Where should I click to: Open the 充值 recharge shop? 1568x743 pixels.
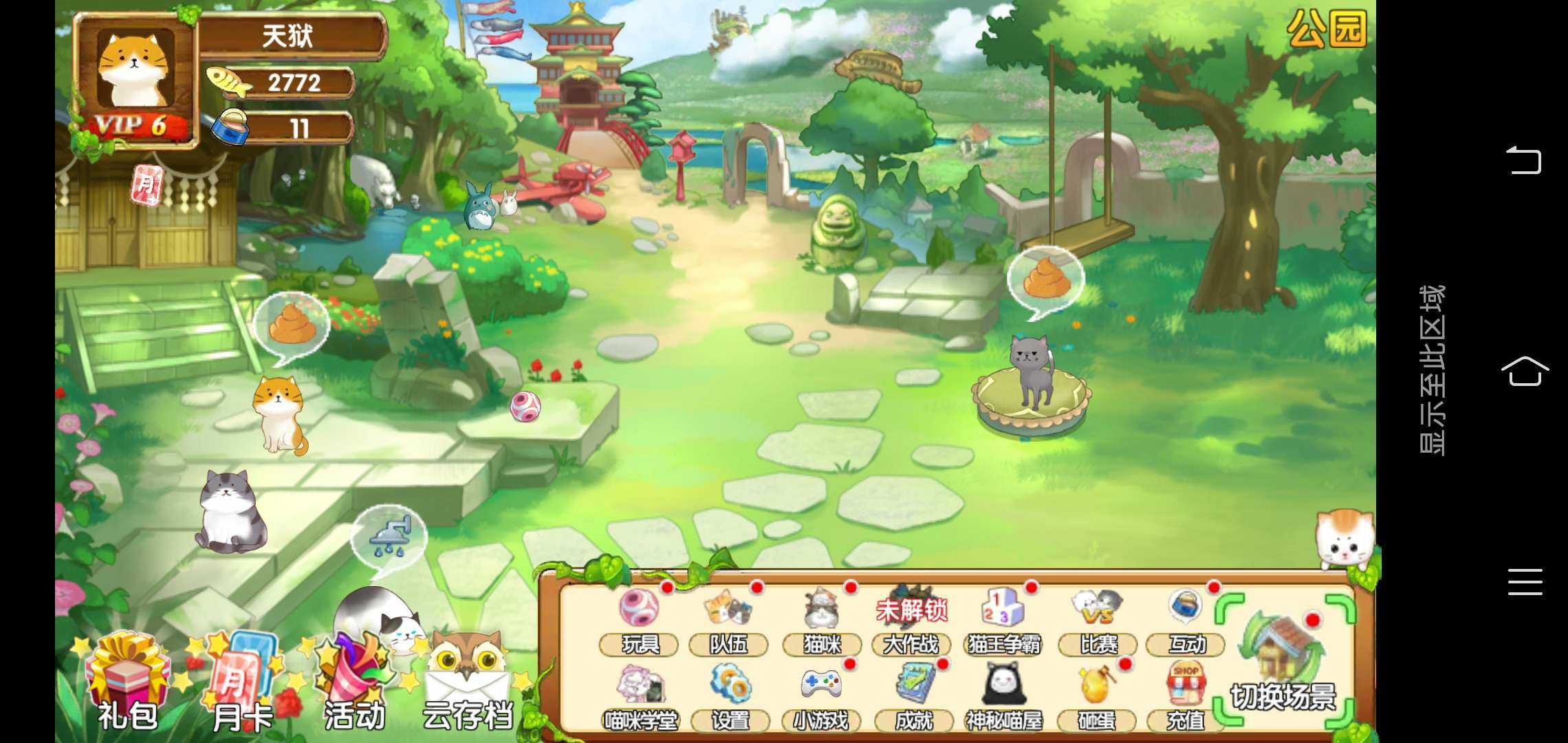point(1186,696)
